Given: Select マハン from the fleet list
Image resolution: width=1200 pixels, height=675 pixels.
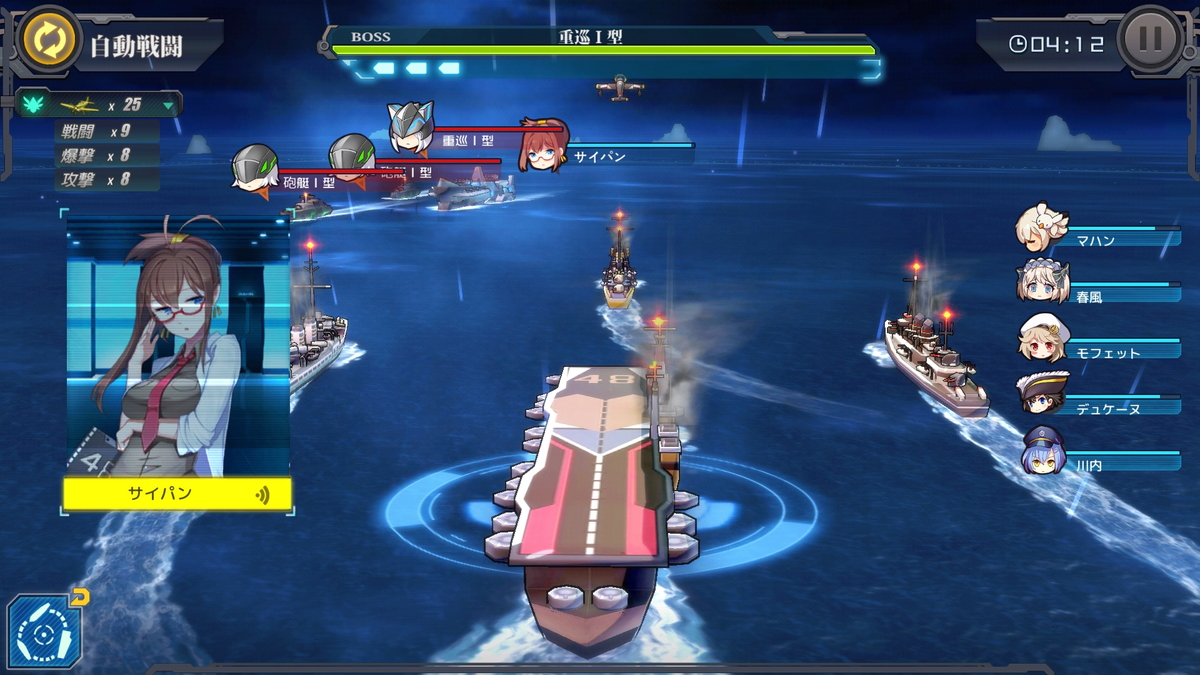Looking at the screenshot, I should pyautogui.click(x=1038, y=228).
